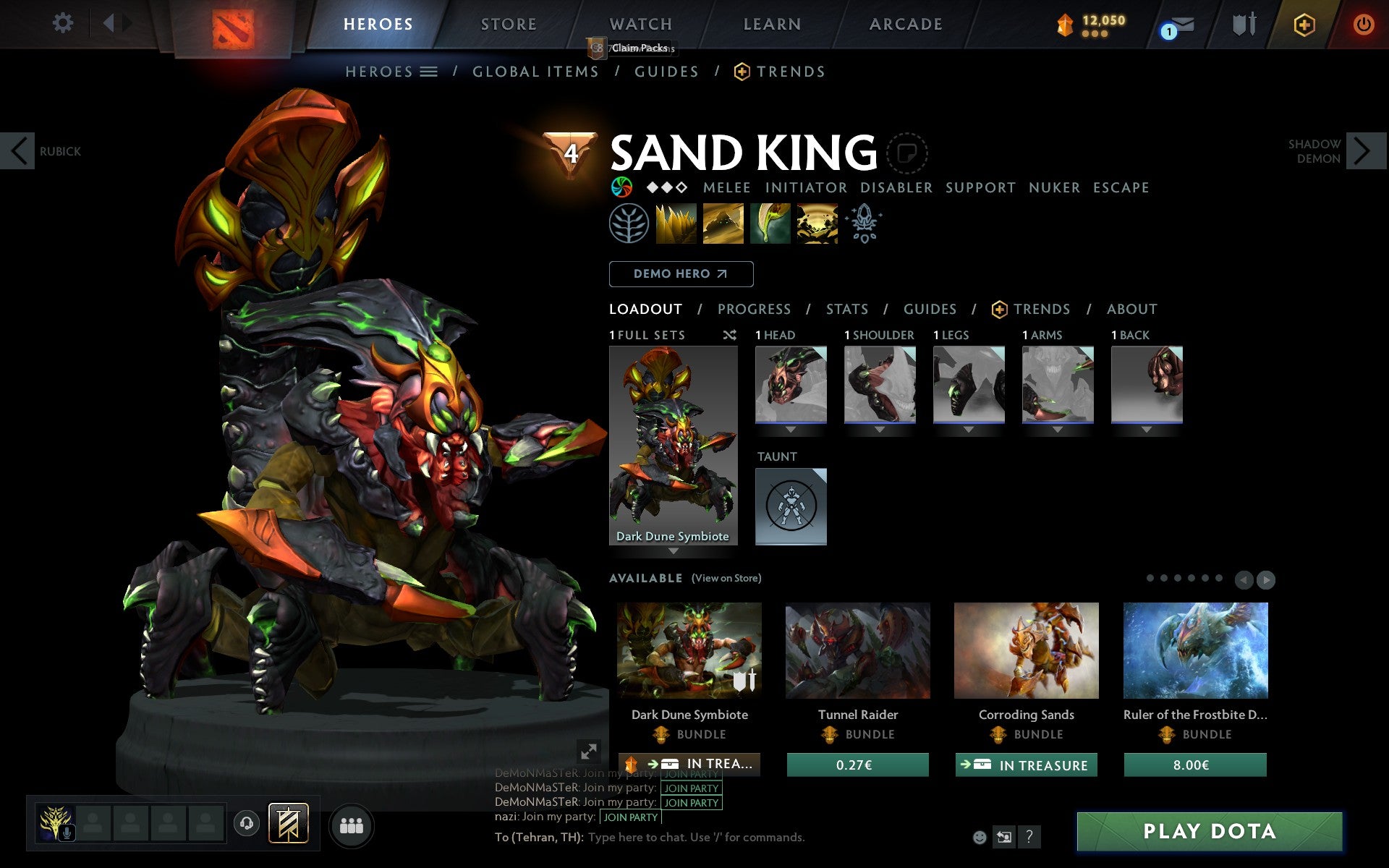Image resolution: width=1389 pixels, height=868 pixels.
Task: Expand the Dark Dune Symbiote set dropdown arrow
Action: click(672, 550)
